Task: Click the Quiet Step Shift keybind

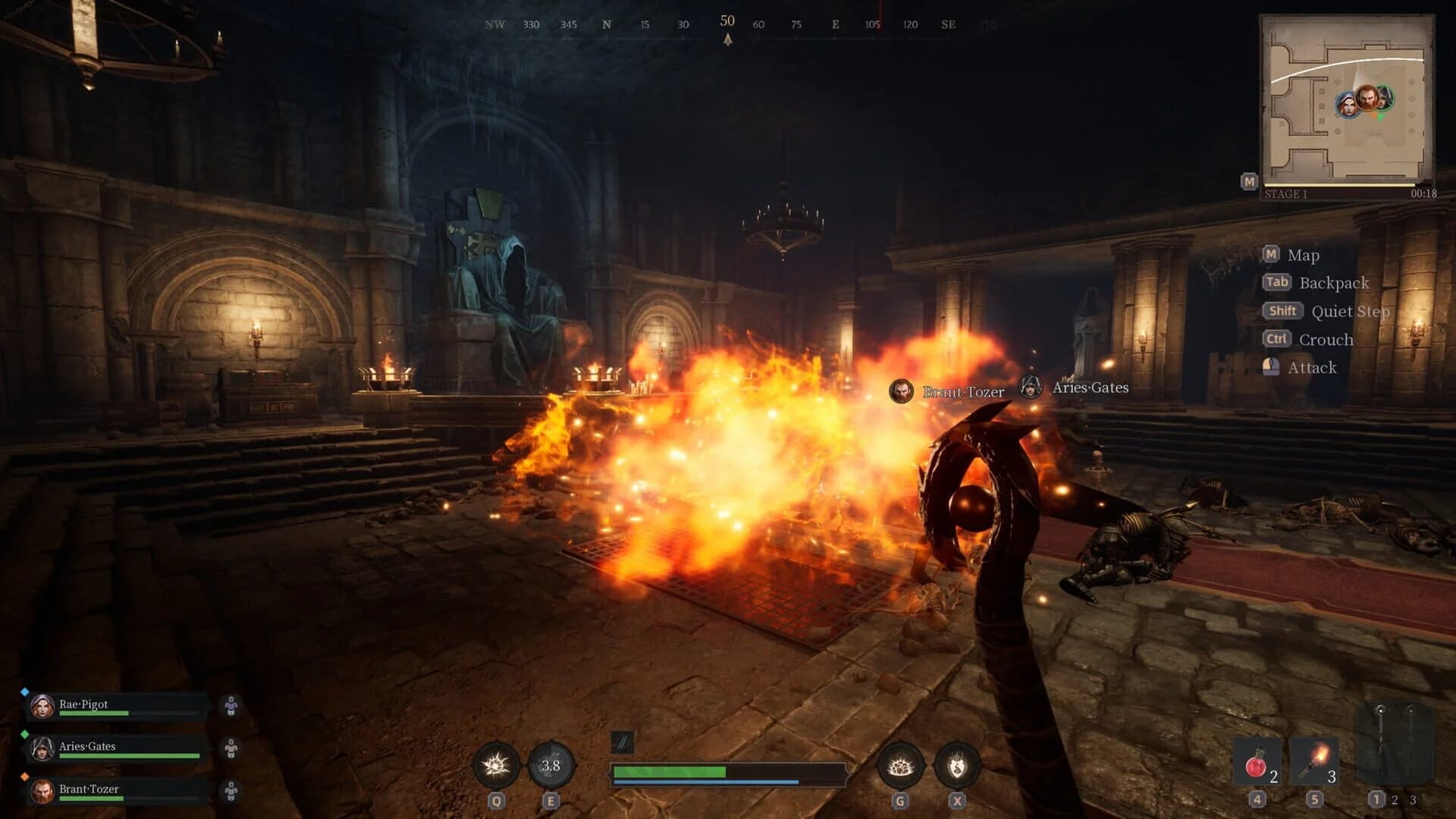Action: [1282, 311]
